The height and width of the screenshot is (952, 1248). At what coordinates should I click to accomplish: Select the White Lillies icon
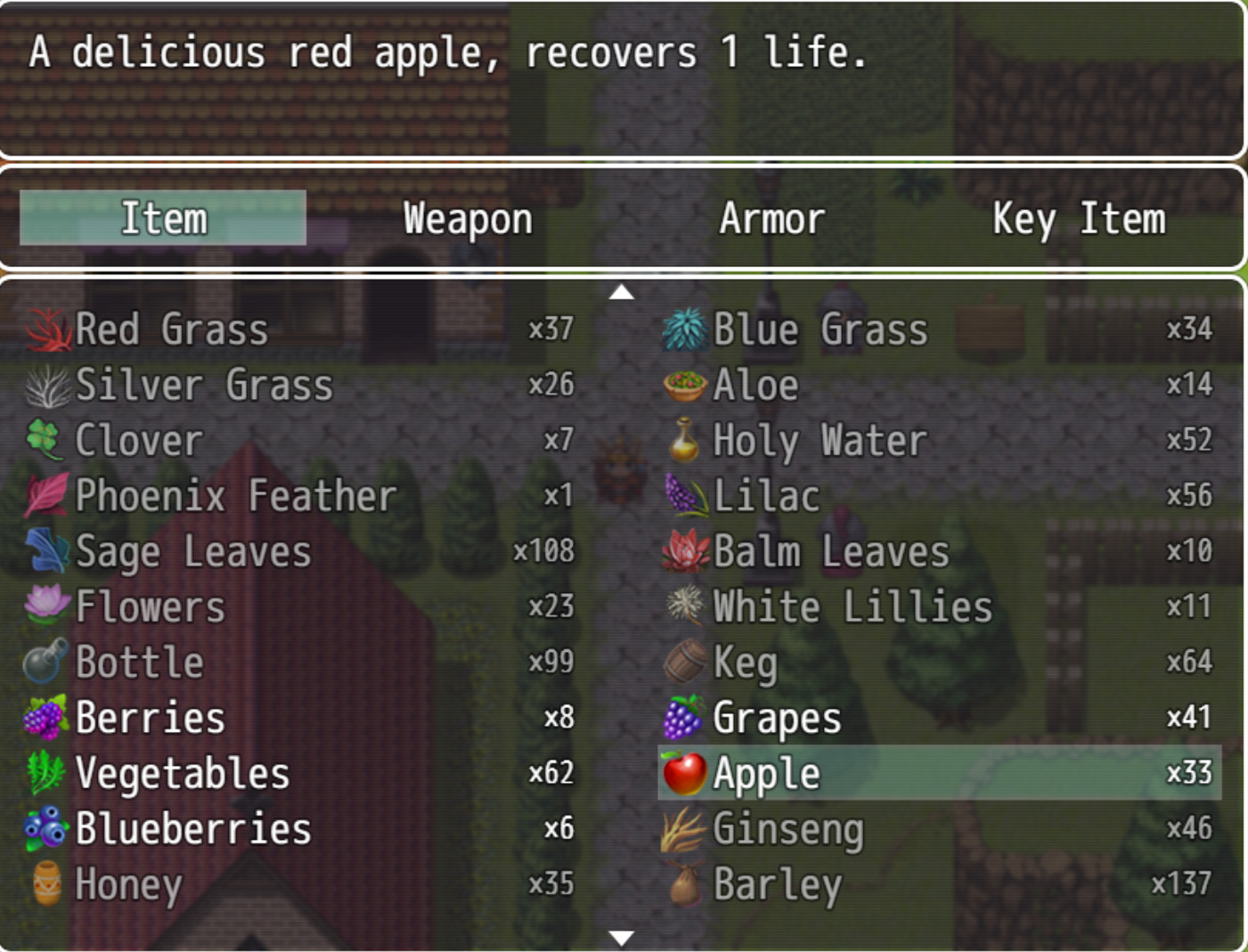[682, 606]
